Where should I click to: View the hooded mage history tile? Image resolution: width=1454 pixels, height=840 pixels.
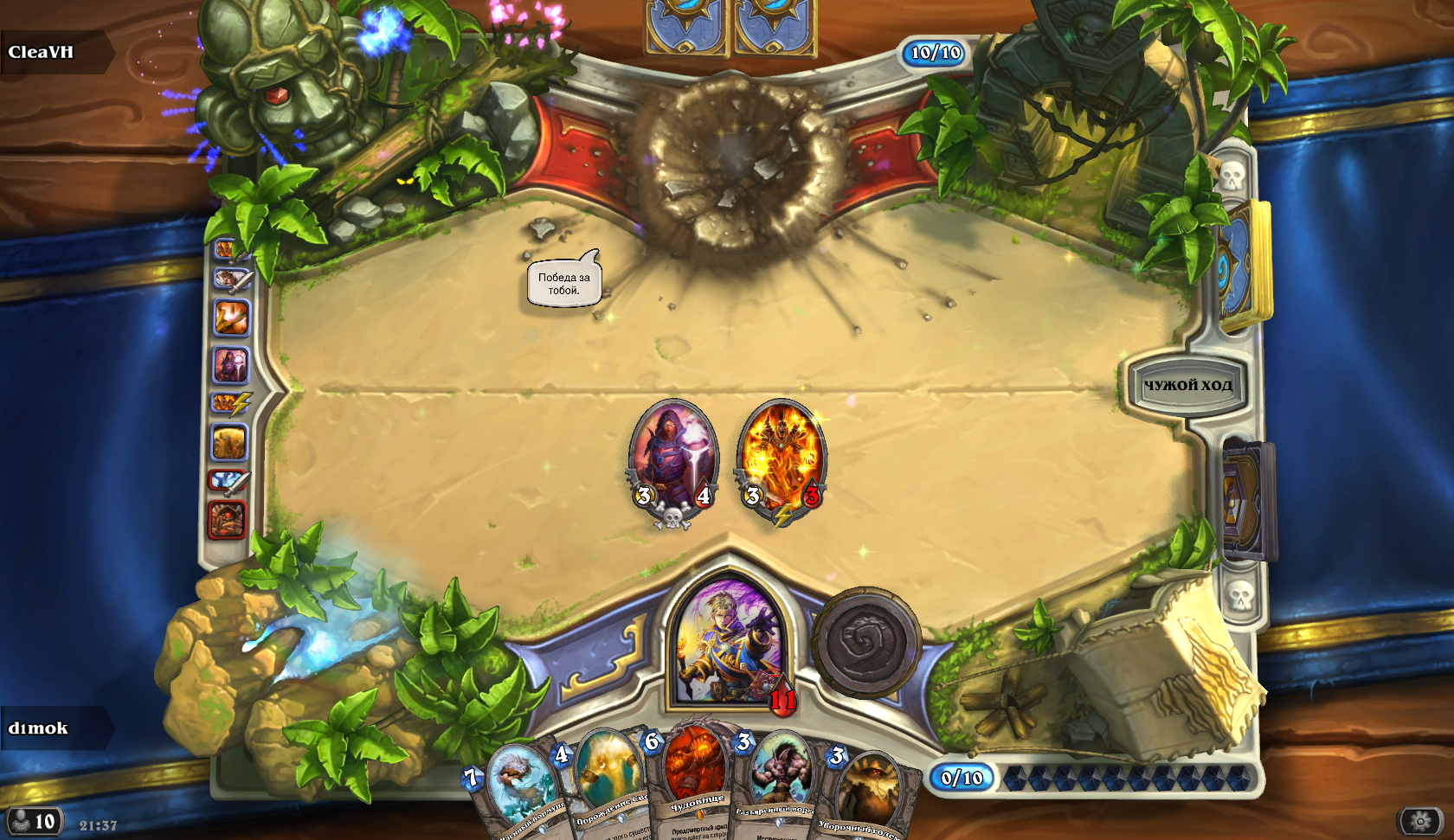point(230,365)
